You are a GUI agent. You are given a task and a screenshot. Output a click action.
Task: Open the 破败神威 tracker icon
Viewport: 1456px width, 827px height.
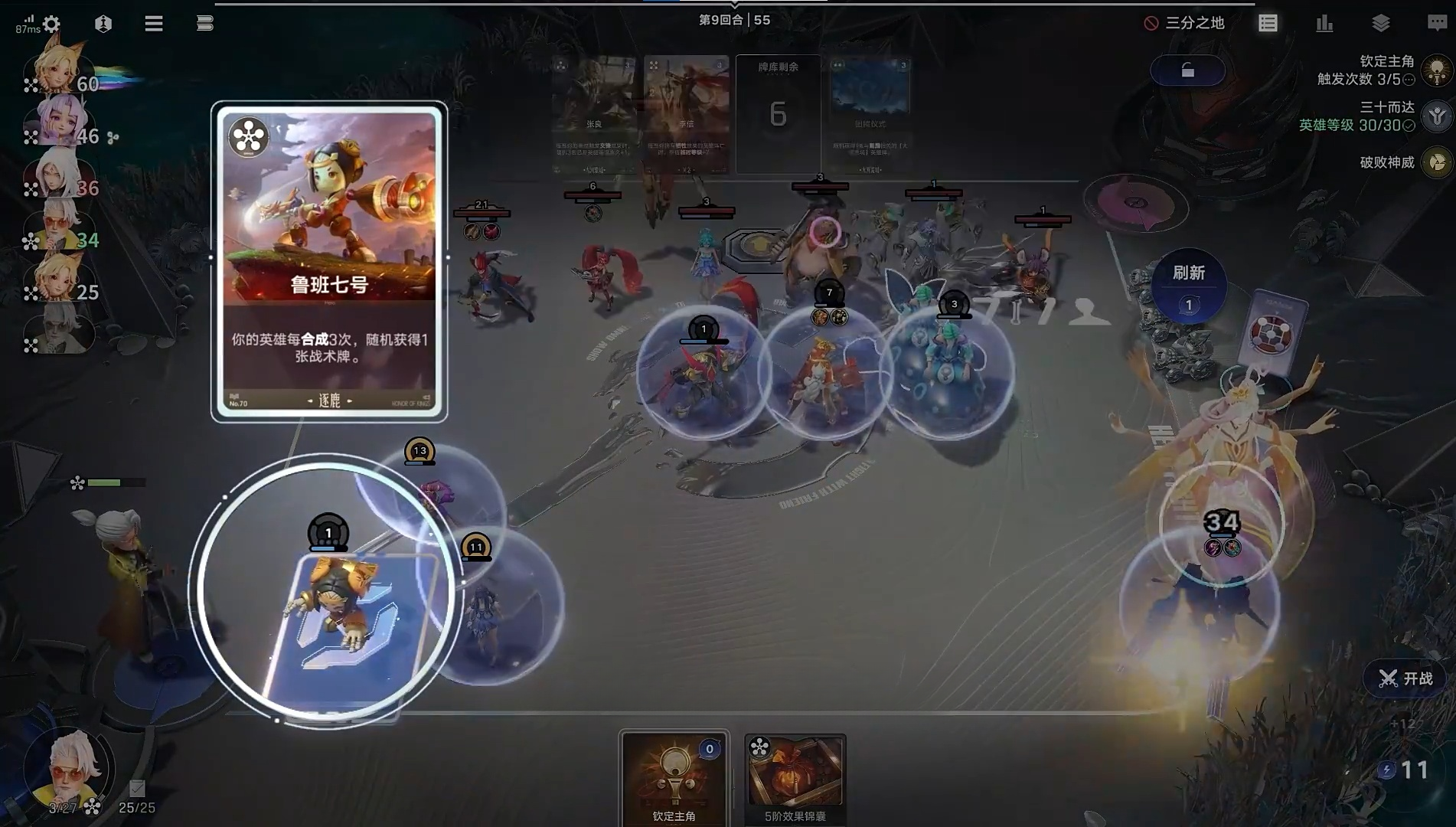pyautogui.click(x=1437, y=162)
